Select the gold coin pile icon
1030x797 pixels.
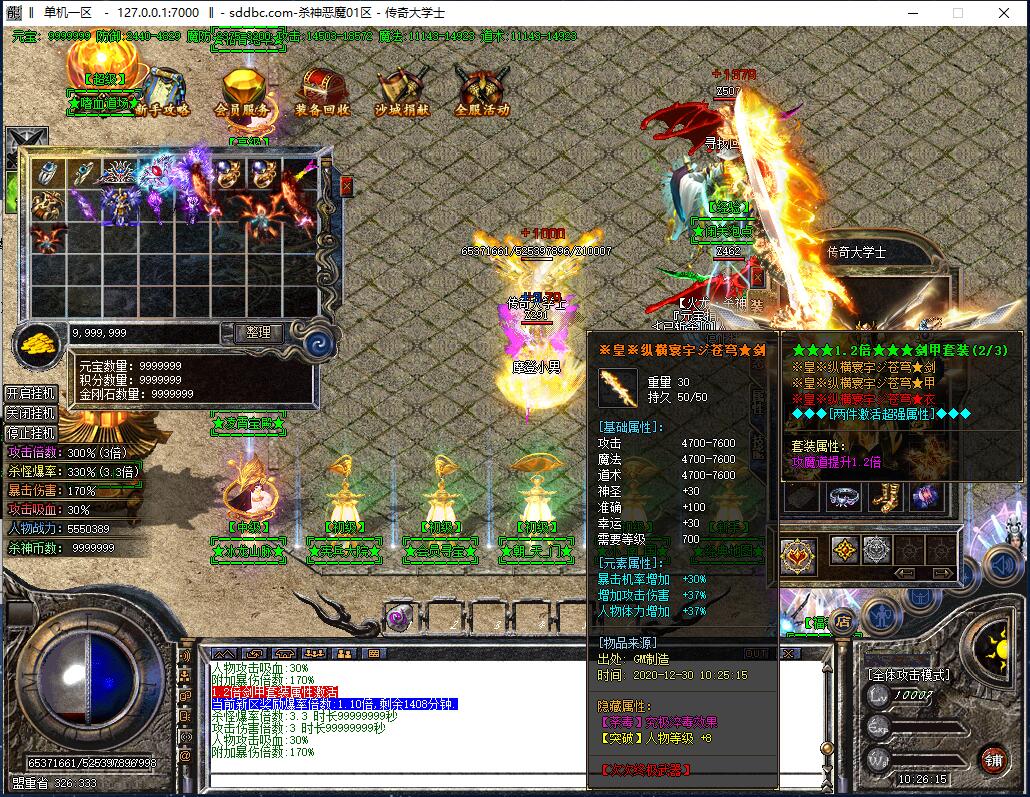coord(36,345)
